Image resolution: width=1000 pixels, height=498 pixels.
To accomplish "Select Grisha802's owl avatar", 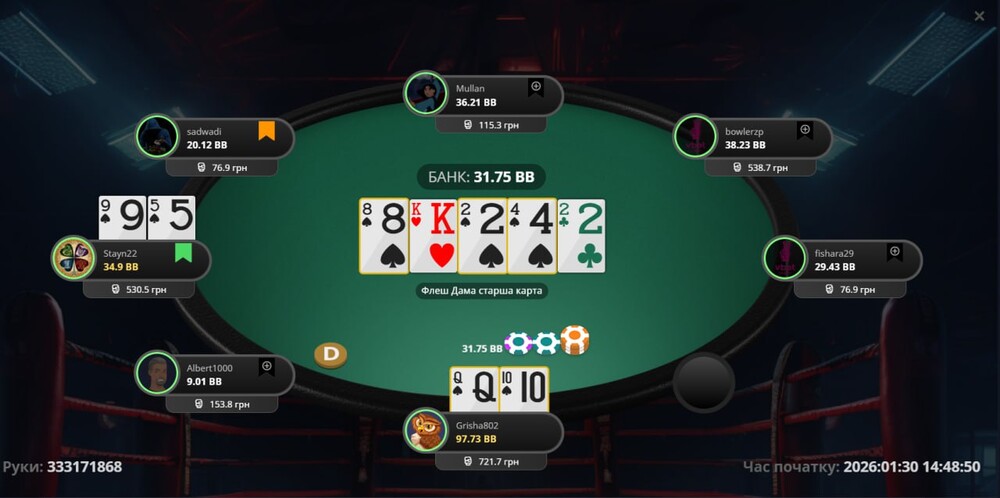I will point(425,430).
